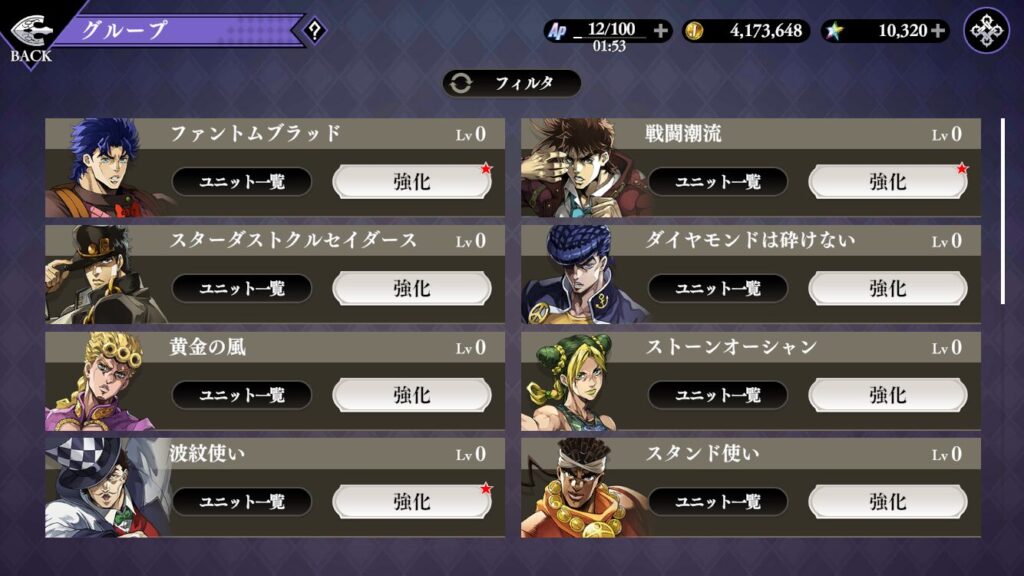
Task: Click 強化 for ファントムブラッド group
Action: point(412,181)
